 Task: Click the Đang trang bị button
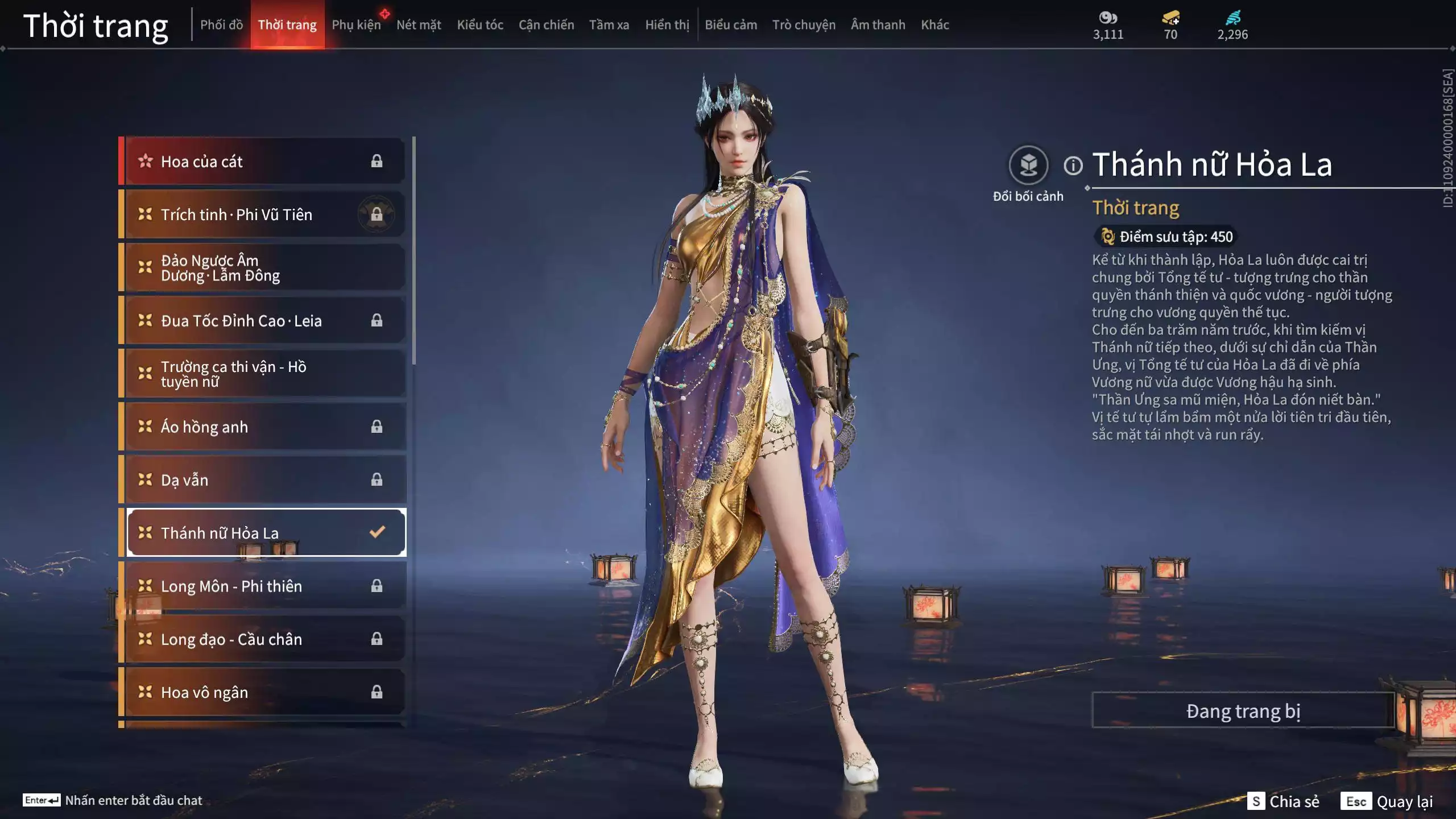coord(1243,710)
